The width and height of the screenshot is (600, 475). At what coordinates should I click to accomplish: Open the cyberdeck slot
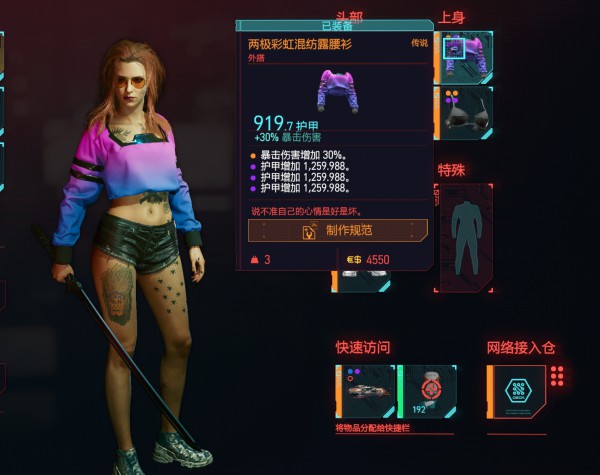(x=518, y=390)
